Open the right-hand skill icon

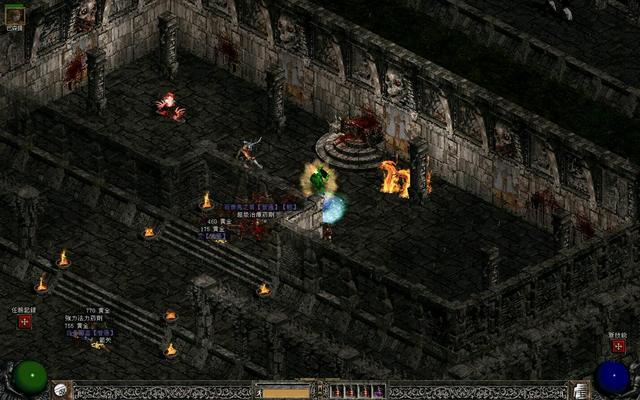coord(579,390)
